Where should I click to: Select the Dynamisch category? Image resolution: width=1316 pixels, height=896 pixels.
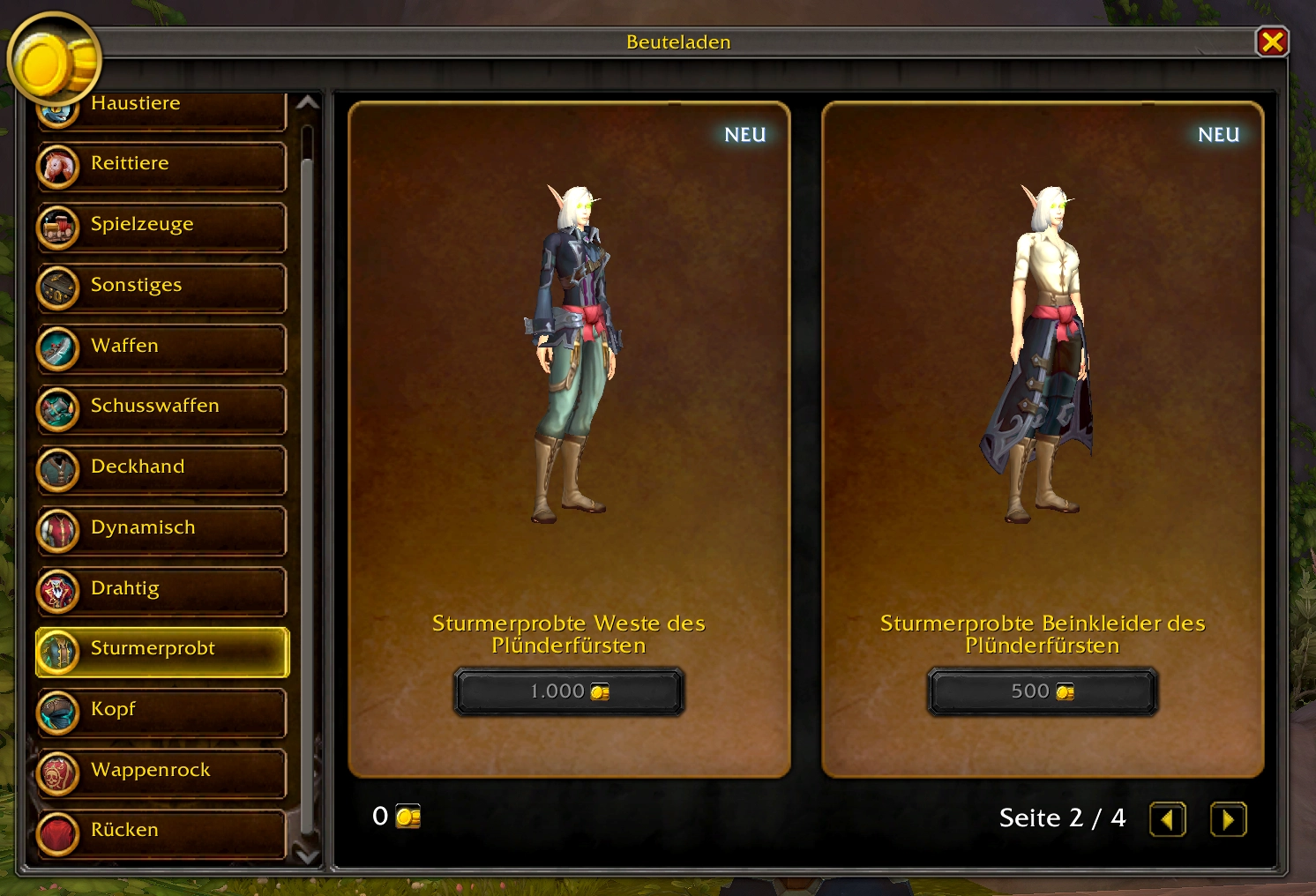point(162,529)
